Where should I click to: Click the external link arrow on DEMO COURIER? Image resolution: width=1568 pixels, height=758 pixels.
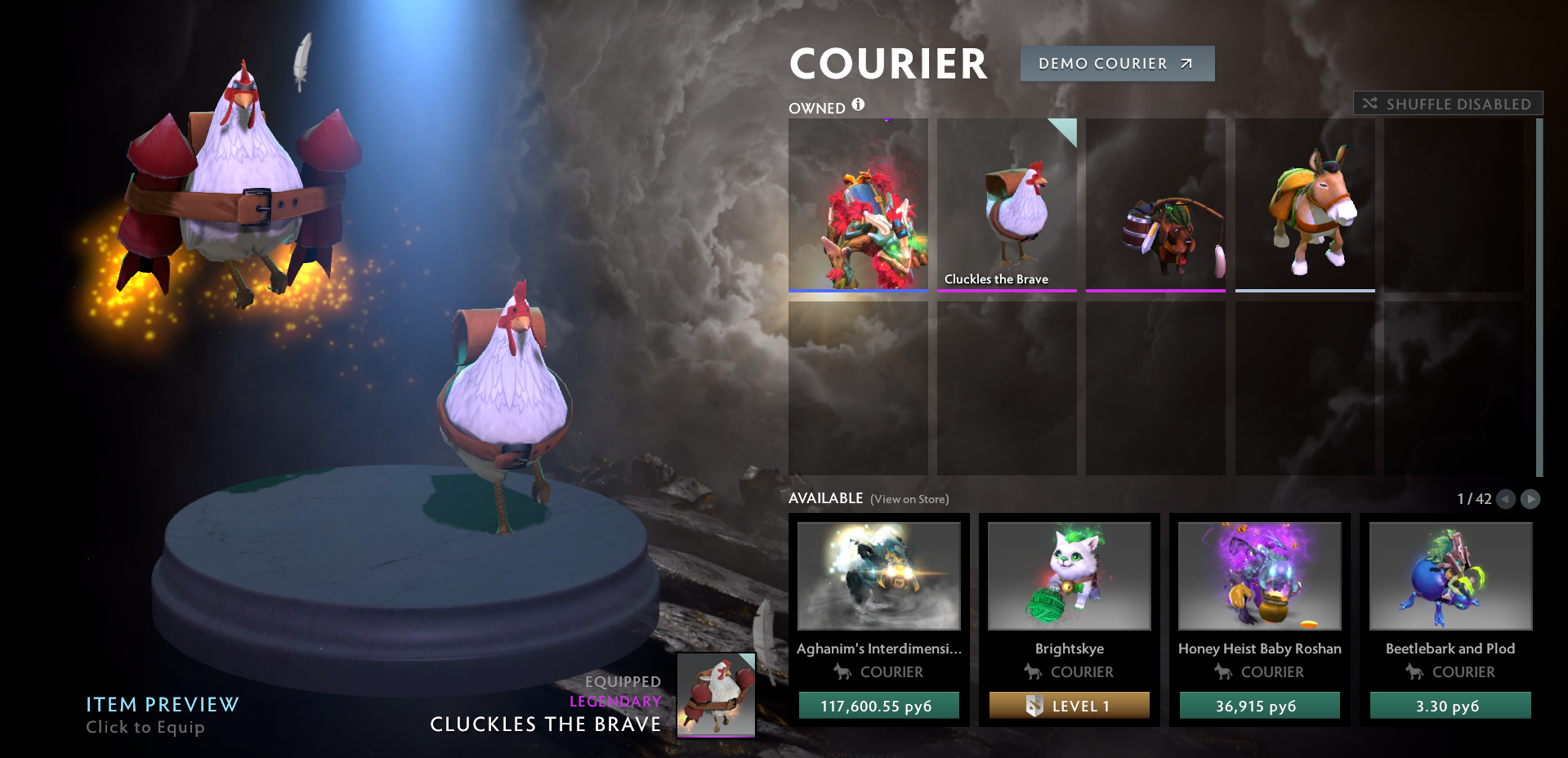[x=1185, y=63]
